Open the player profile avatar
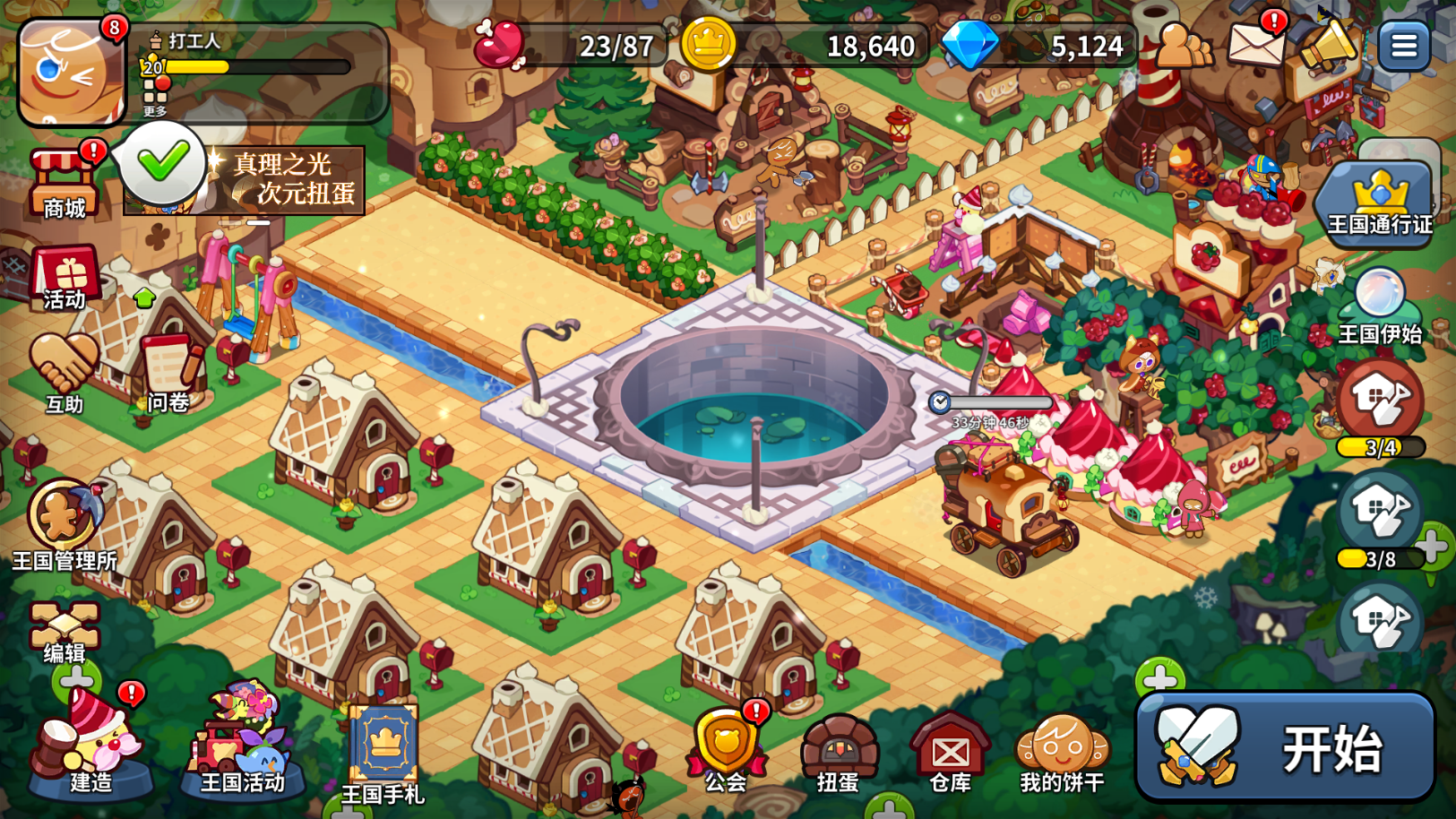The width and height of the screenshot is (1456, 819). click(72, 73)
